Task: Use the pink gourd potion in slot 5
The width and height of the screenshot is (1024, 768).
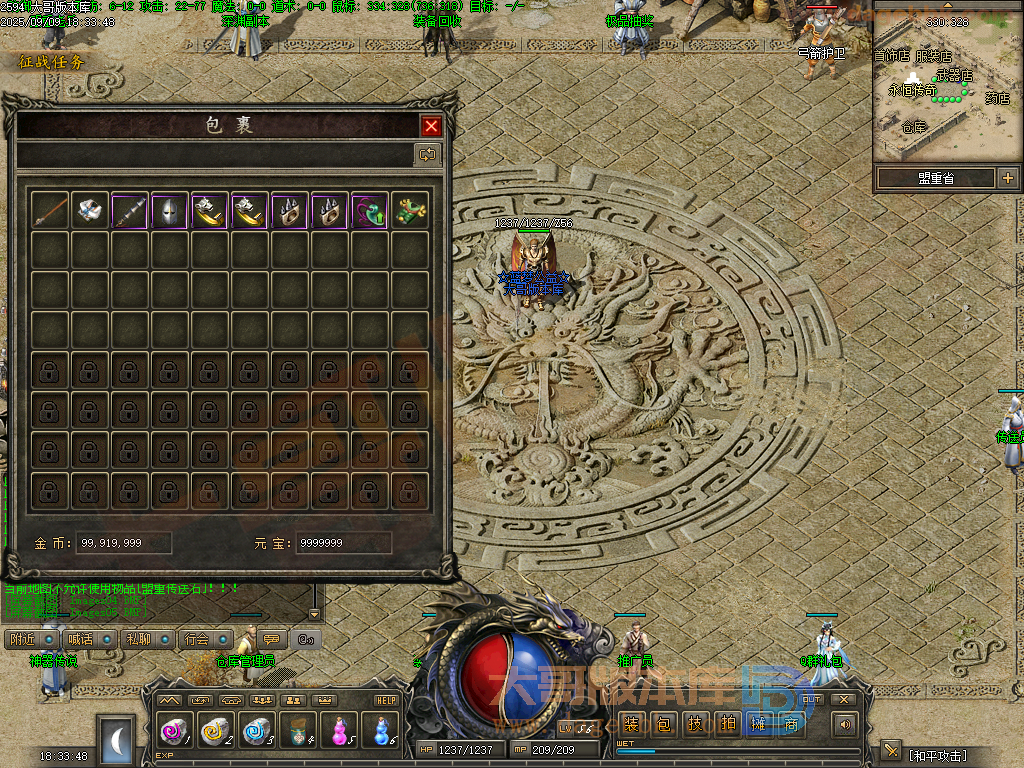Action: 340,731
